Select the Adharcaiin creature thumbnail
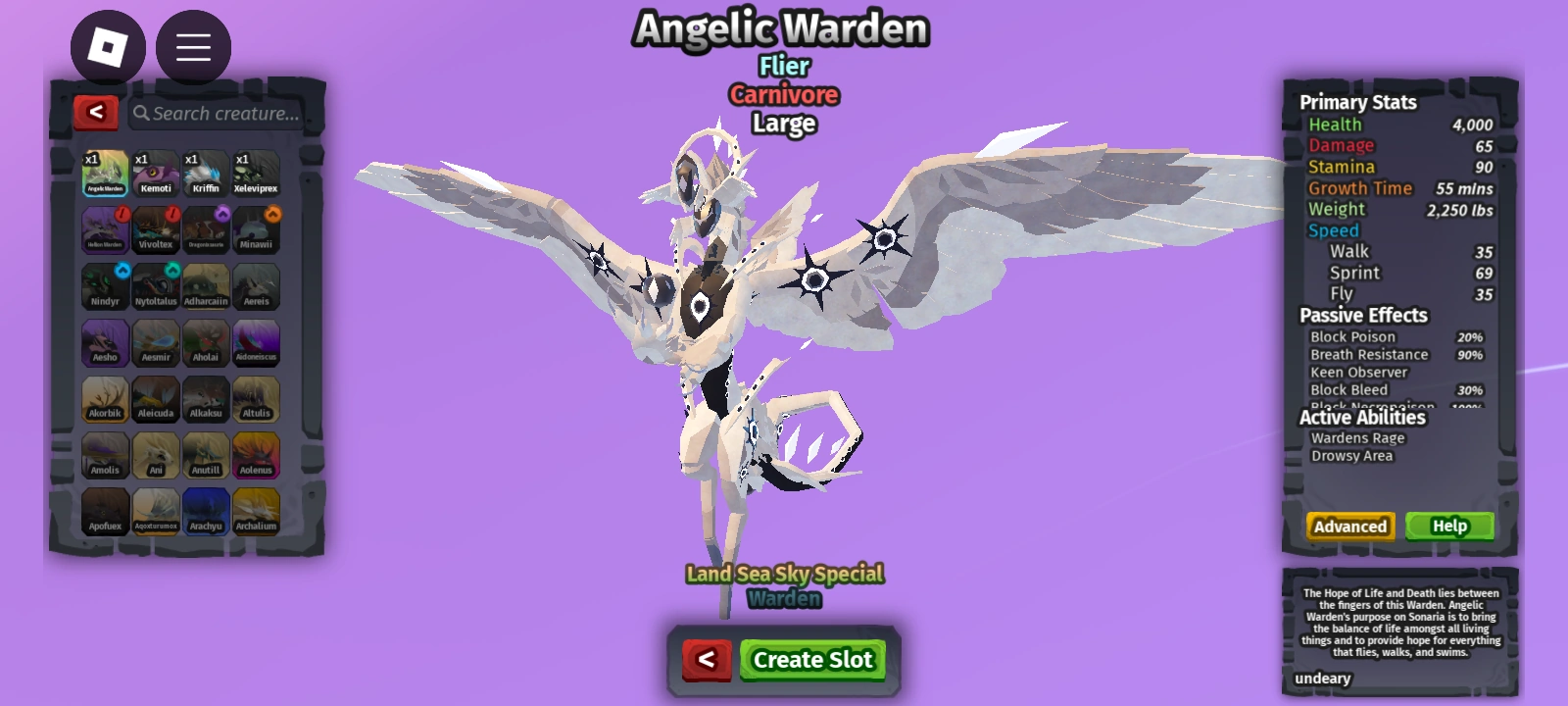This screenshot has width=1568, height=706. click(x=207, y=285)
